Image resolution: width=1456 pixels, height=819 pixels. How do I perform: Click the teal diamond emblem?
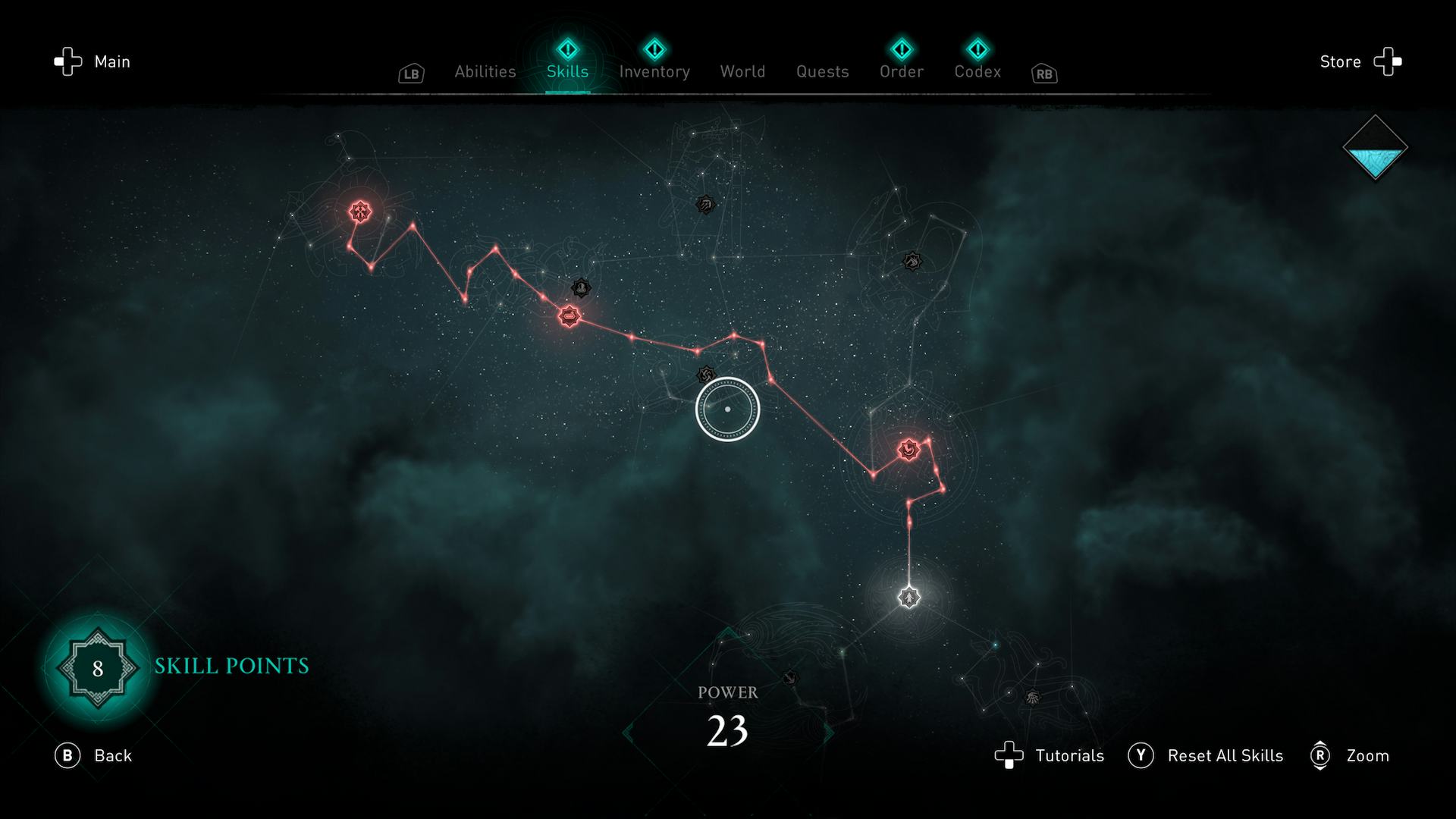1375,148
